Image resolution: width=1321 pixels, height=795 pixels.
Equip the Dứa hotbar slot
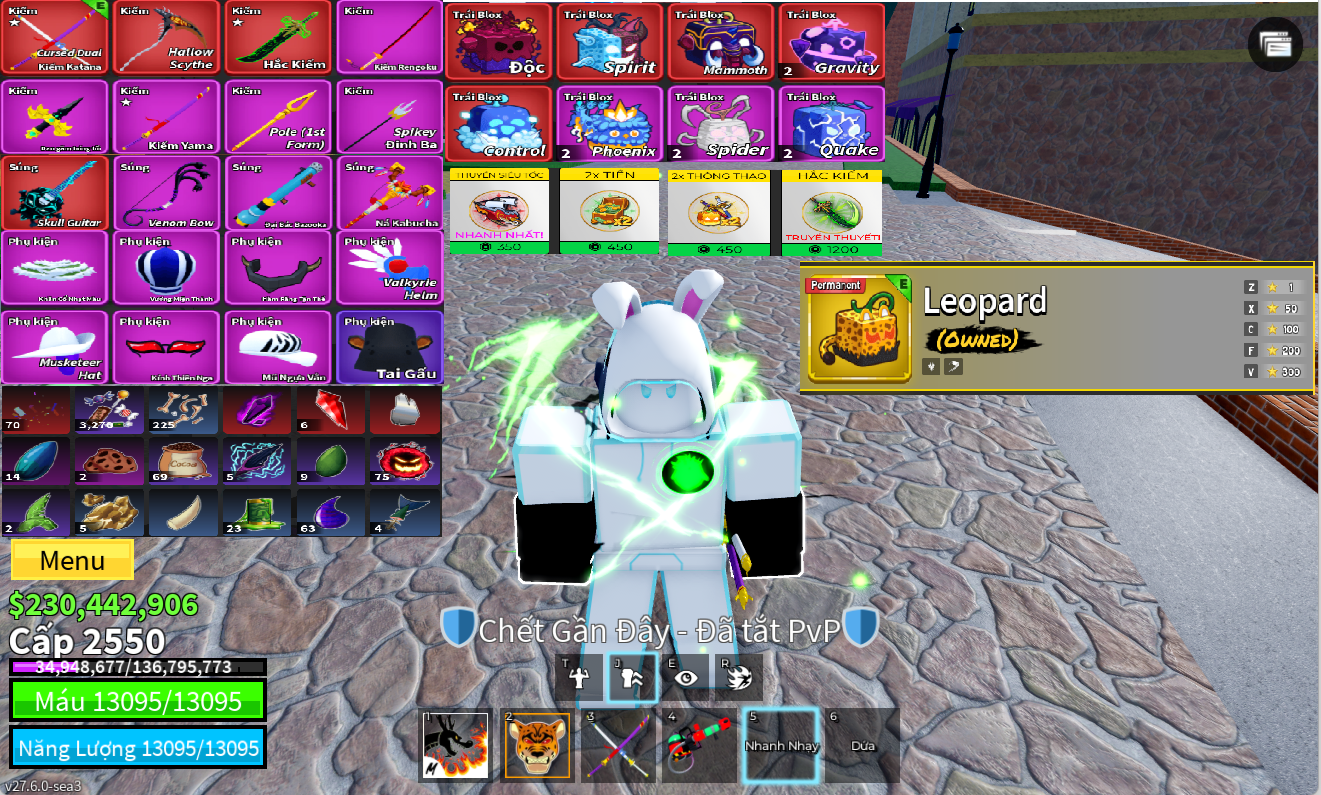pos(862,745)
